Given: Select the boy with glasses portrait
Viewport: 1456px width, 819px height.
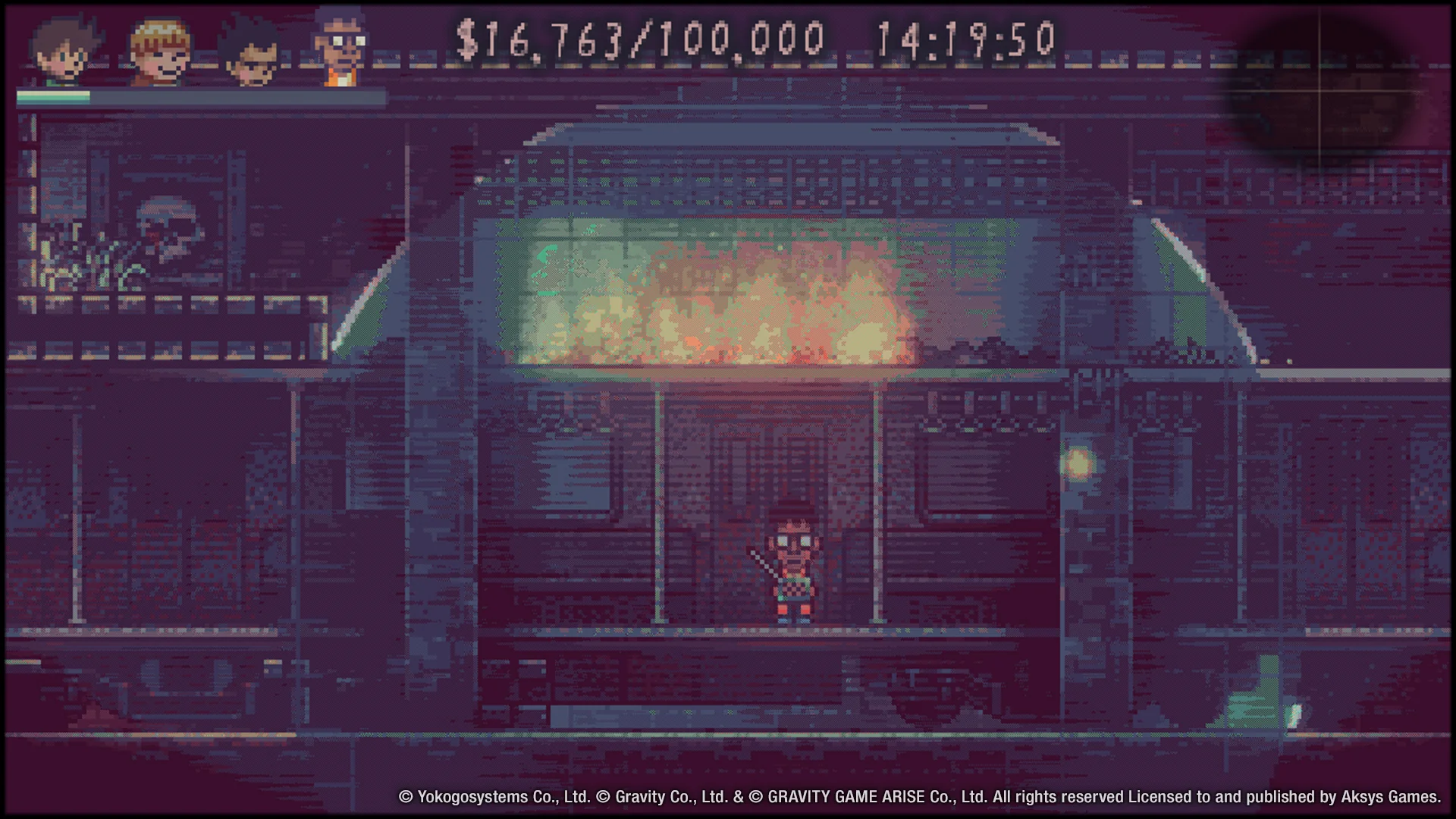Looking at the screenshot, I should pos(341,45).
